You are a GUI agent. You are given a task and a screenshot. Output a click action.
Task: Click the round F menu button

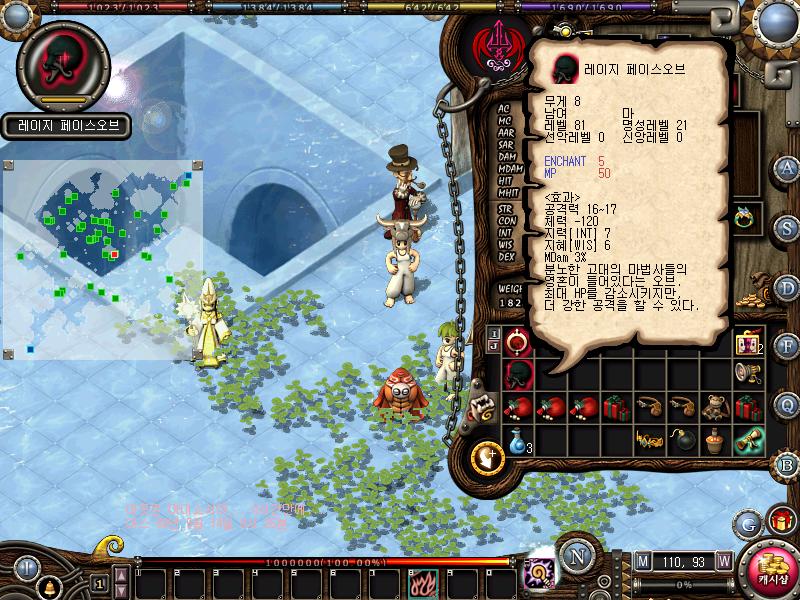(x=786, y=346)
